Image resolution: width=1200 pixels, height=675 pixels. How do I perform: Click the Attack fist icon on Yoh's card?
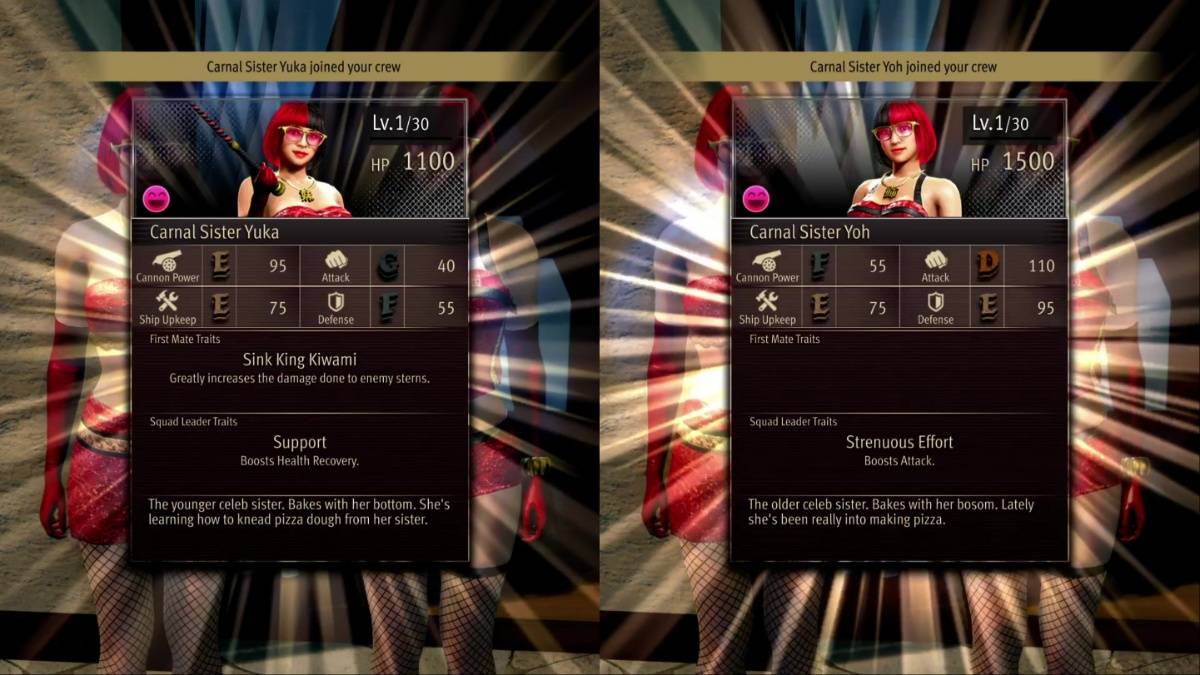935,259
